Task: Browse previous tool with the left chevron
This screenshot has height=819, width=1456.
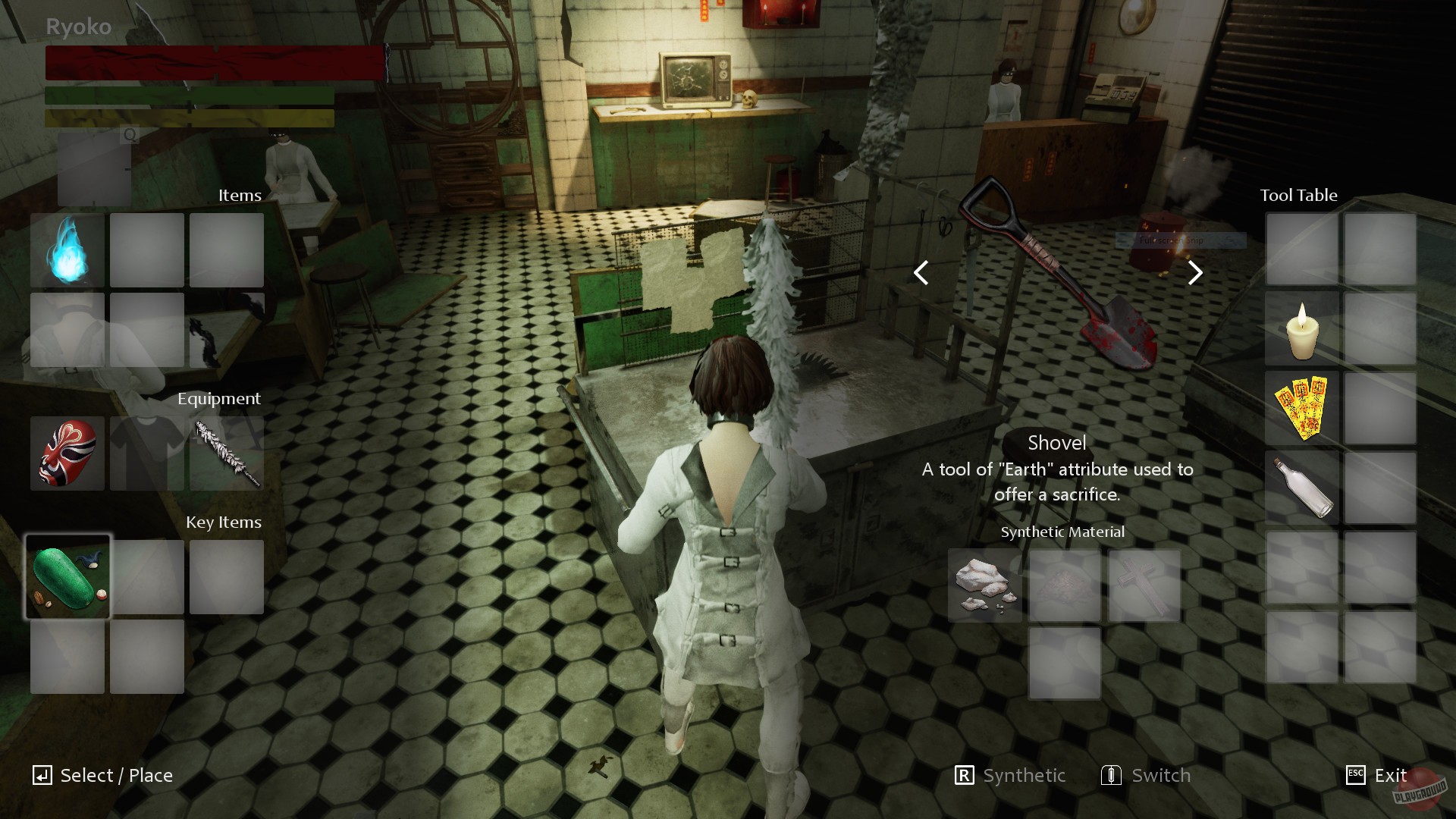Action: tap(921, 272)
